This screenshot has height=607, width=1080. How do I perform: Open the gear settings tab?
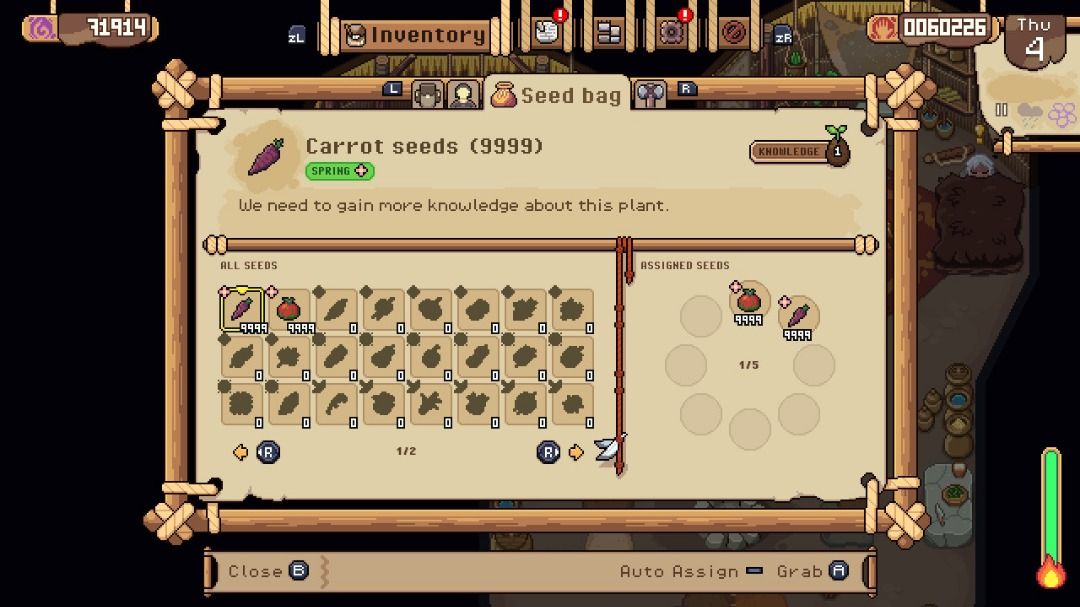(671, 33)
